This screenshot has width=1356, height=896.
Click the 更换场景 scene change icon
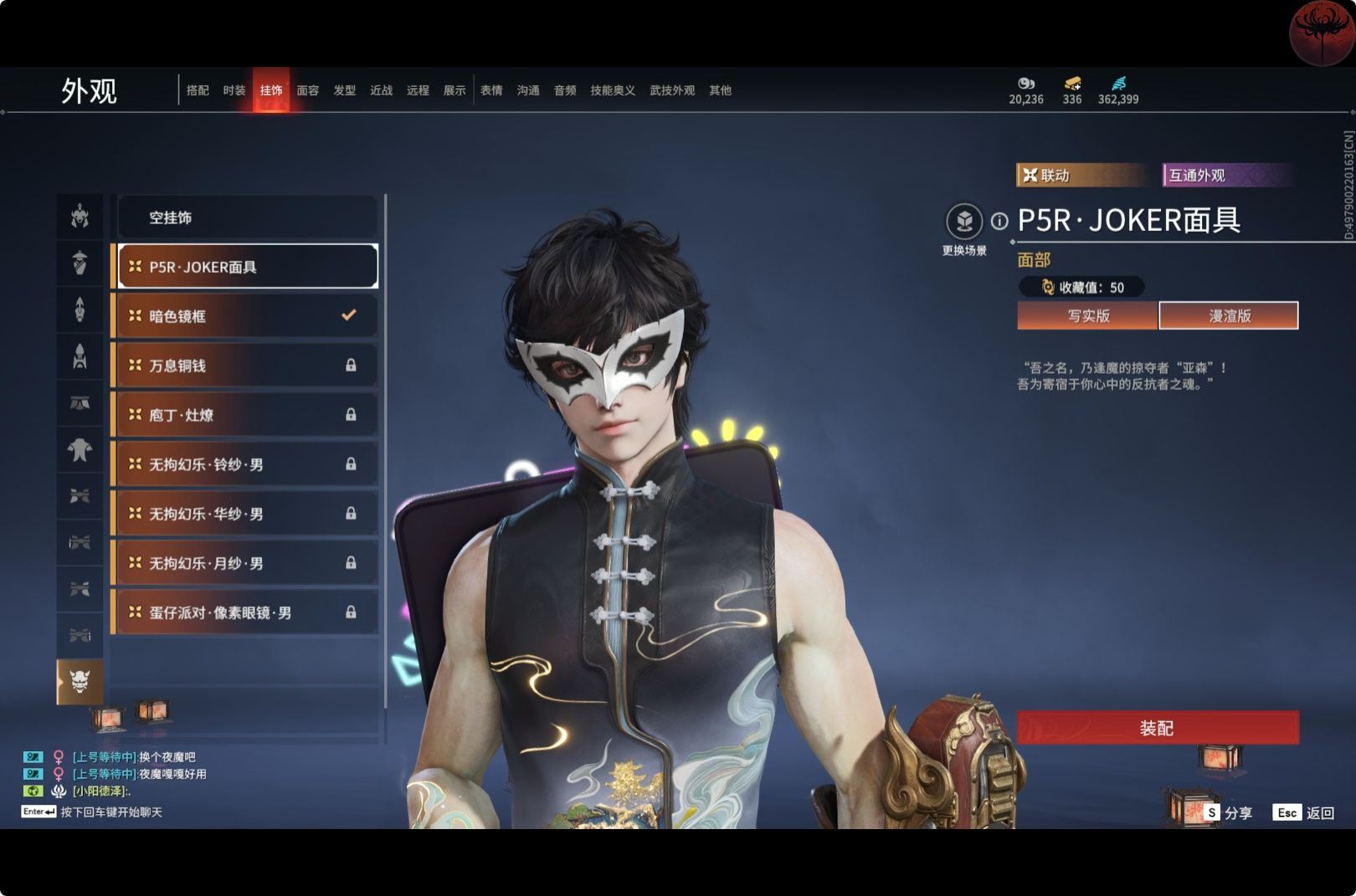[964, 222]
